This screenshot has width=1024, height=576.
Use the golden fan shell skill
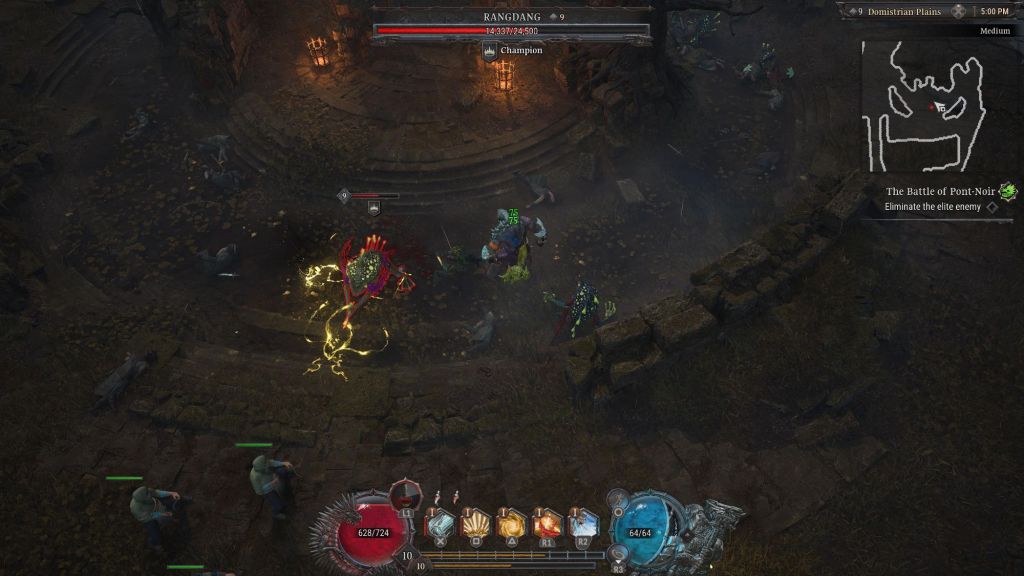pyautogui.click(x=476, y=524)
